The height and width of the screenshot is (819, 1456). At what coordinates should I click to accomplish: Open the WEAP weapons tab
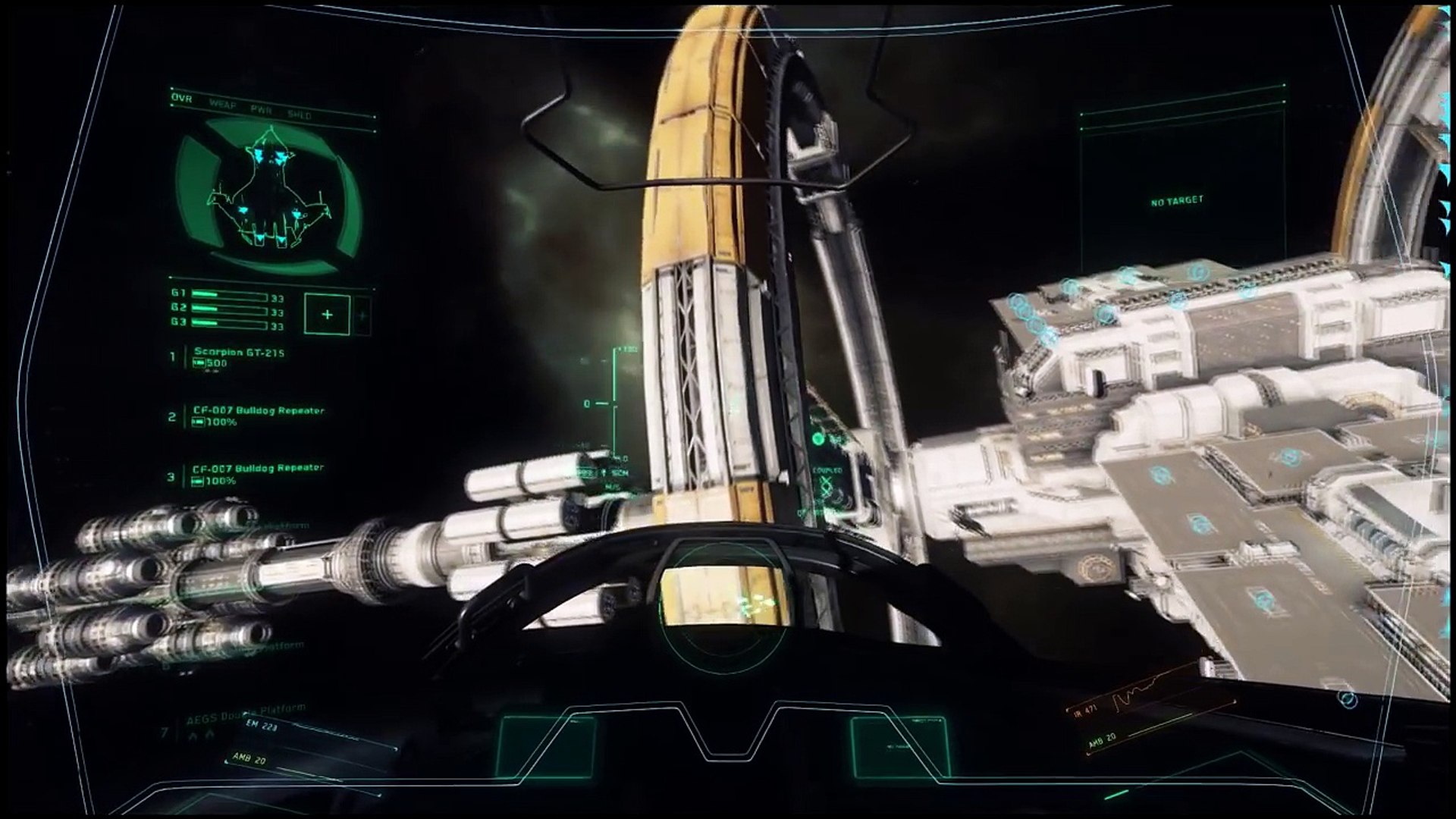click(x=221, y=104)
